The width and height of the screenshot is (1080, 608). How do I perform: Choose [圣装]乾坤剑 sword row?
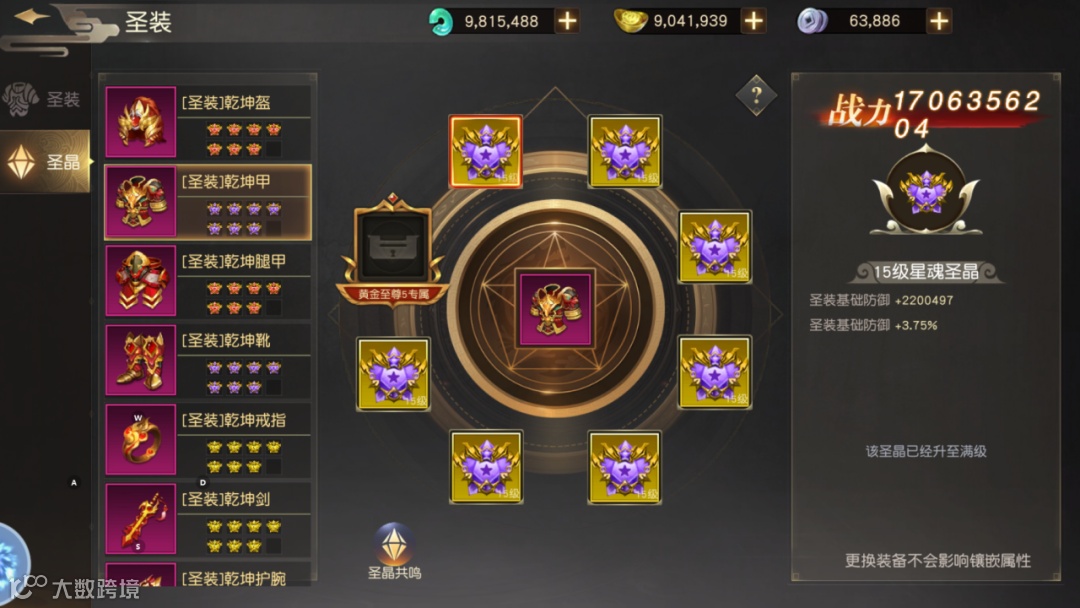point(208,518)
